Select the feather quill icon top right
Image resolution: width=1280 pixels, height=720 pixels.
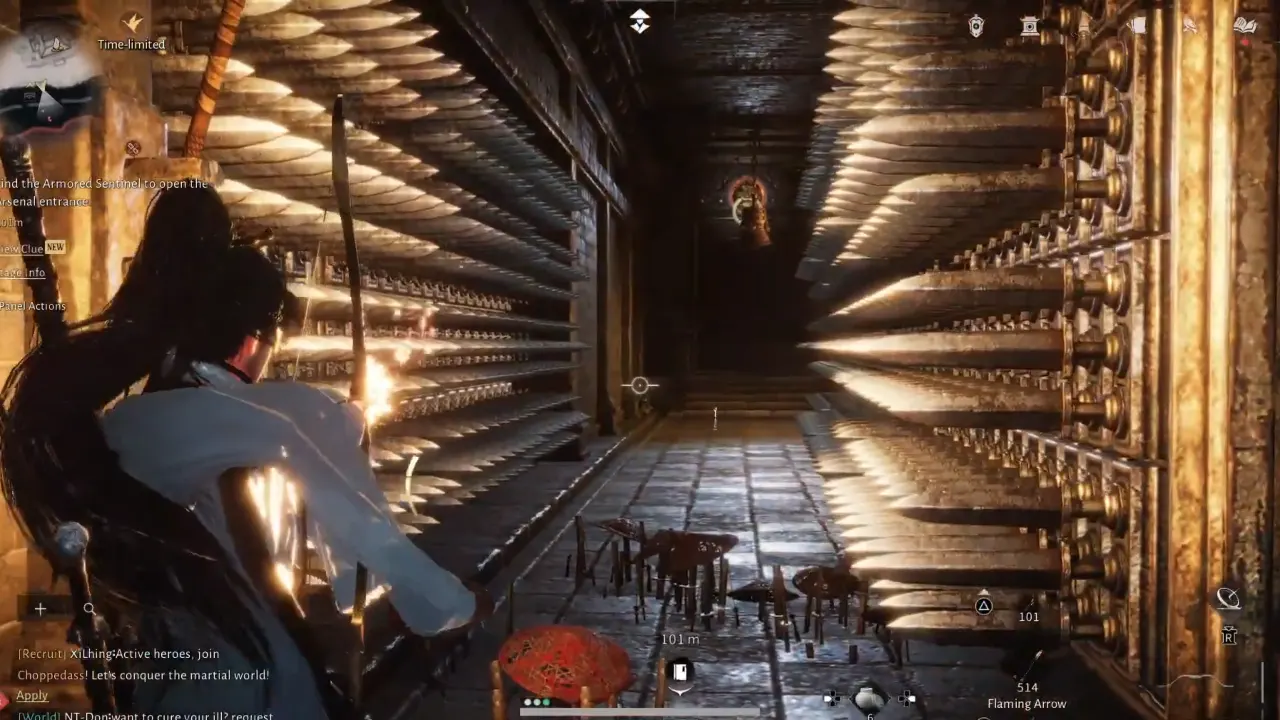1190,25
